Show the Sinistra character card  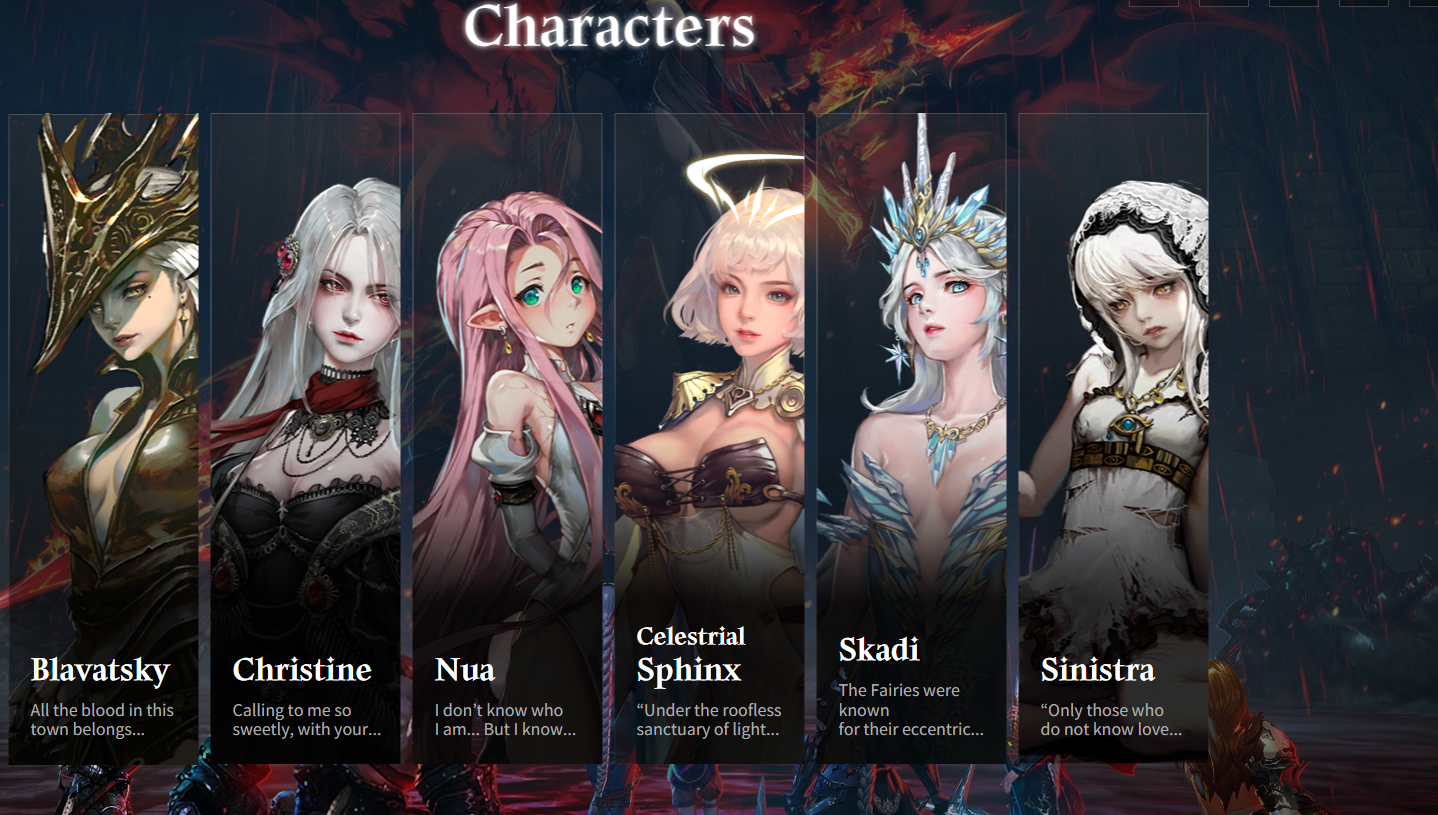(x=1113, y=438)
